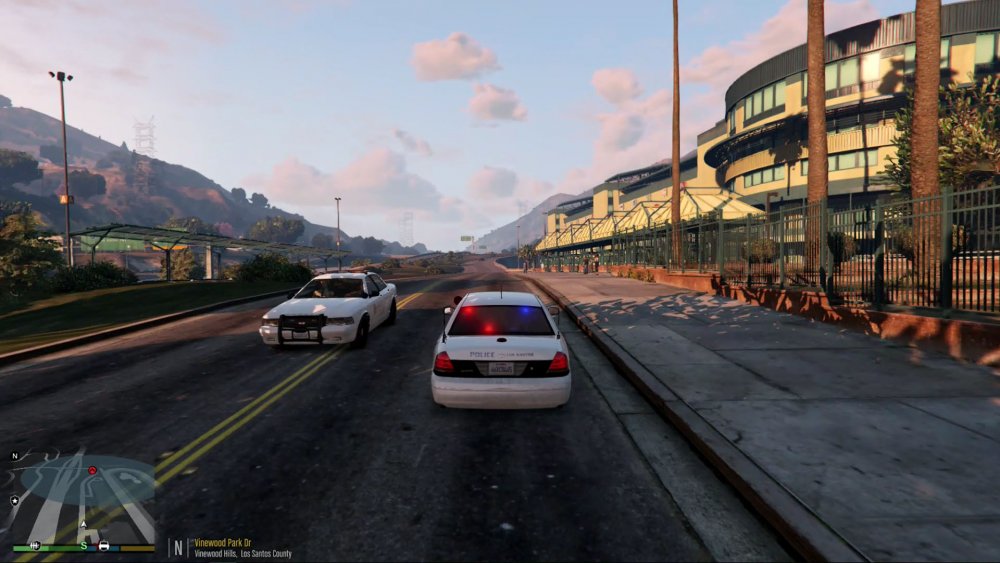
Task: Click the north indicator on the minimap
Action: (x=15, y=456)
